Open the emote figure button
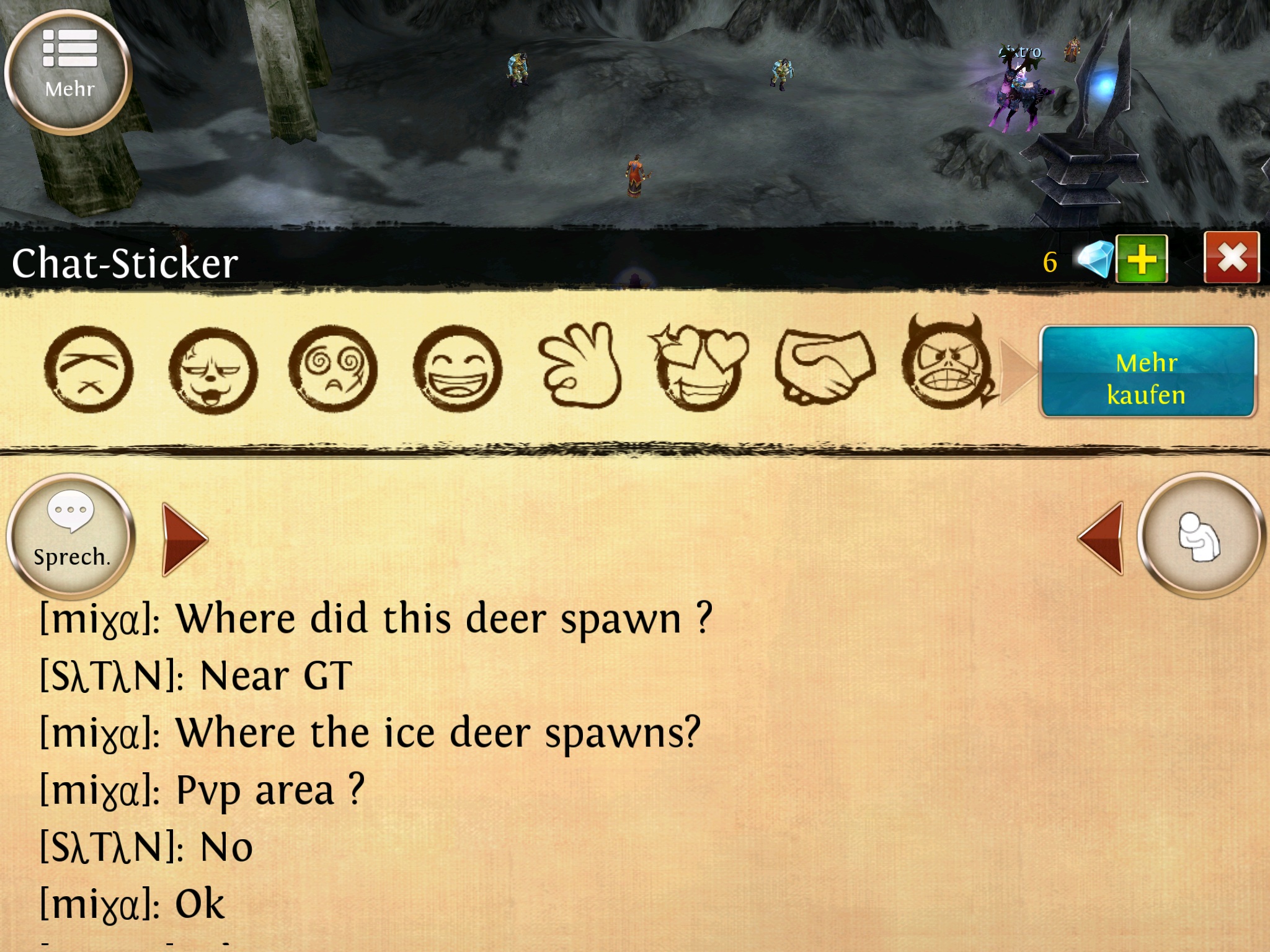 pyautogui.click(x=1199, y=536)
